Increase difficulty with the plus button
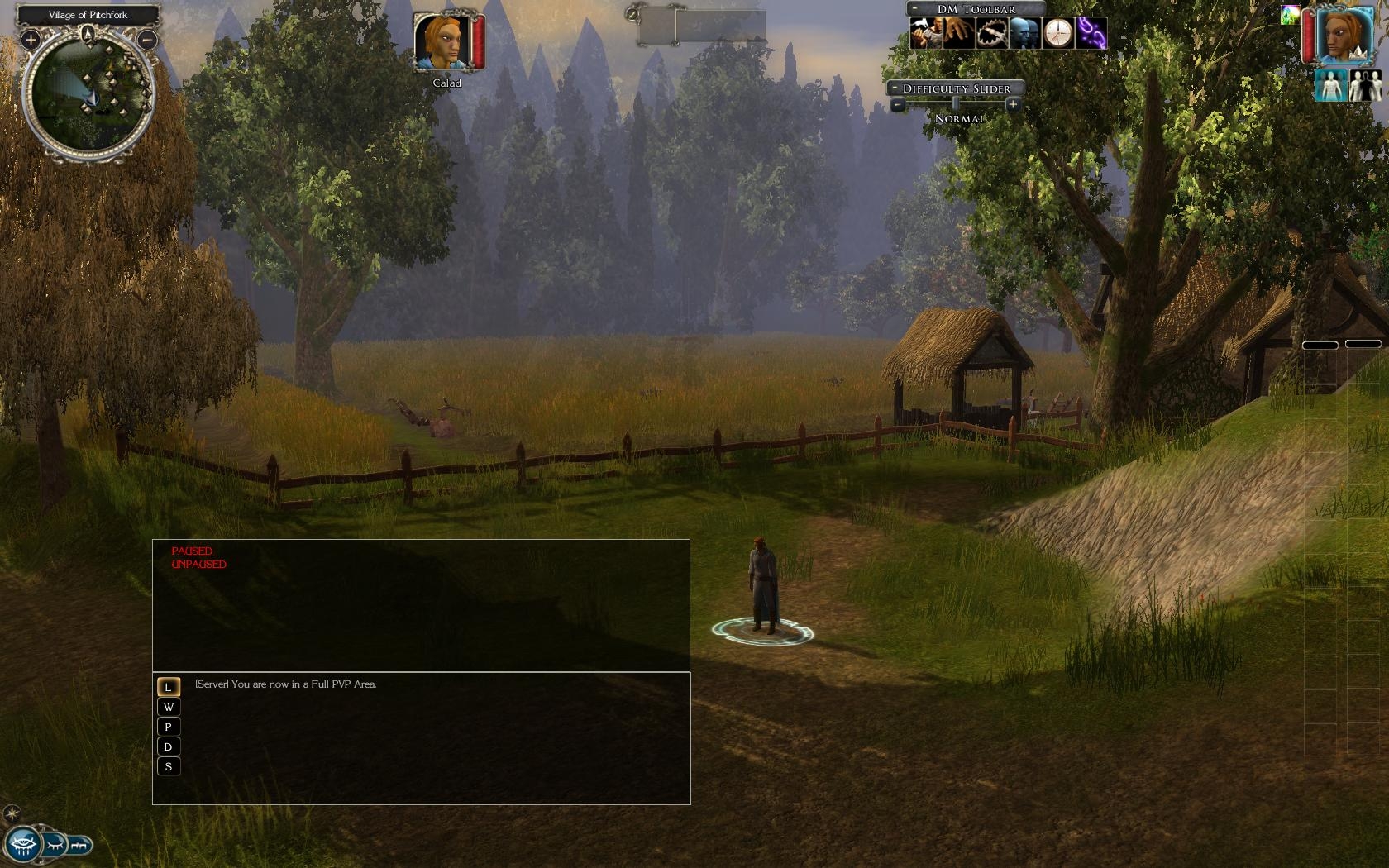Viewport: 1389px width, 868px height. click(1013, 105)
